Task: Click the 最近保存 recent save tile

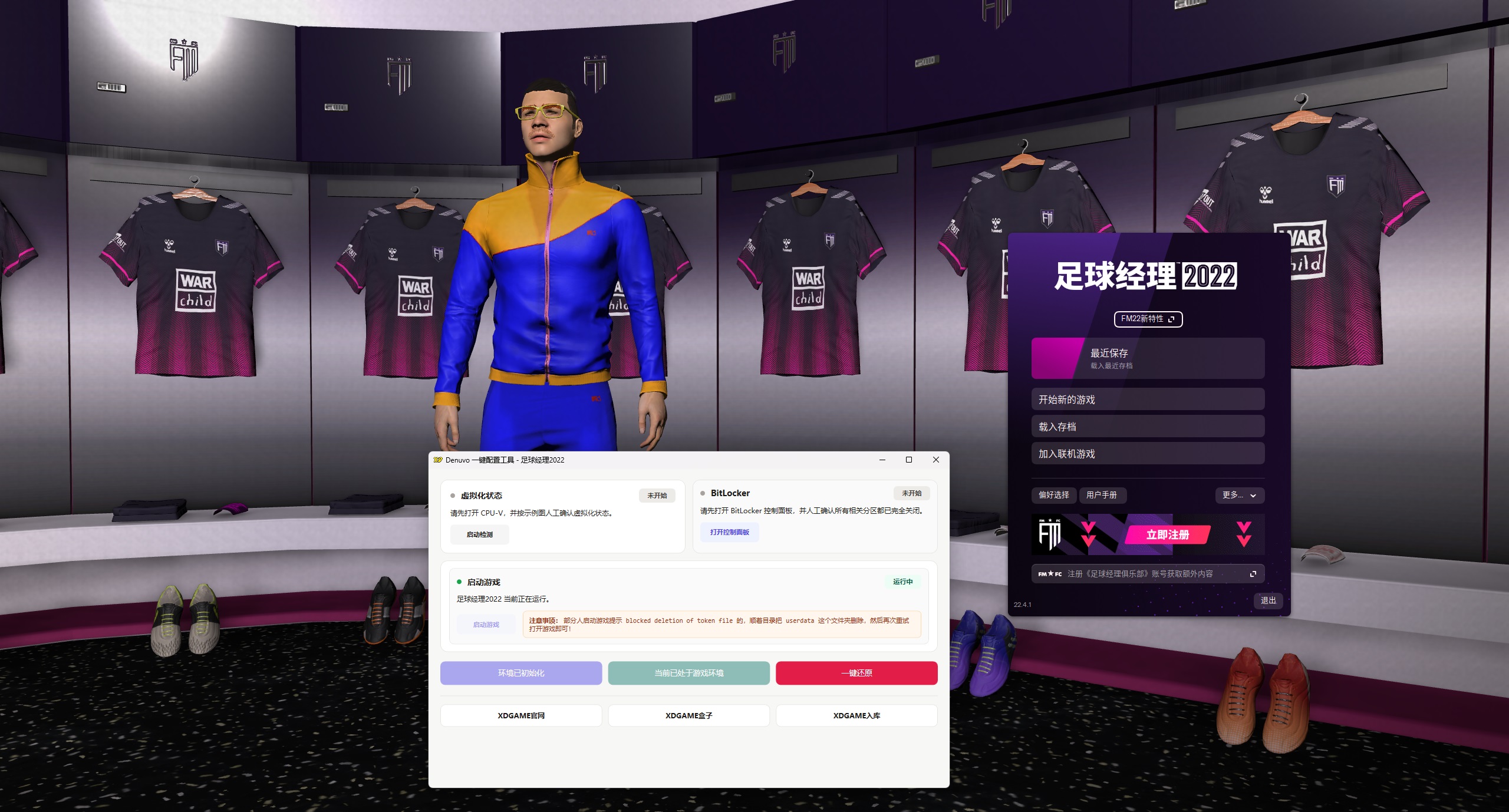Action: [x=1147, y=359]
